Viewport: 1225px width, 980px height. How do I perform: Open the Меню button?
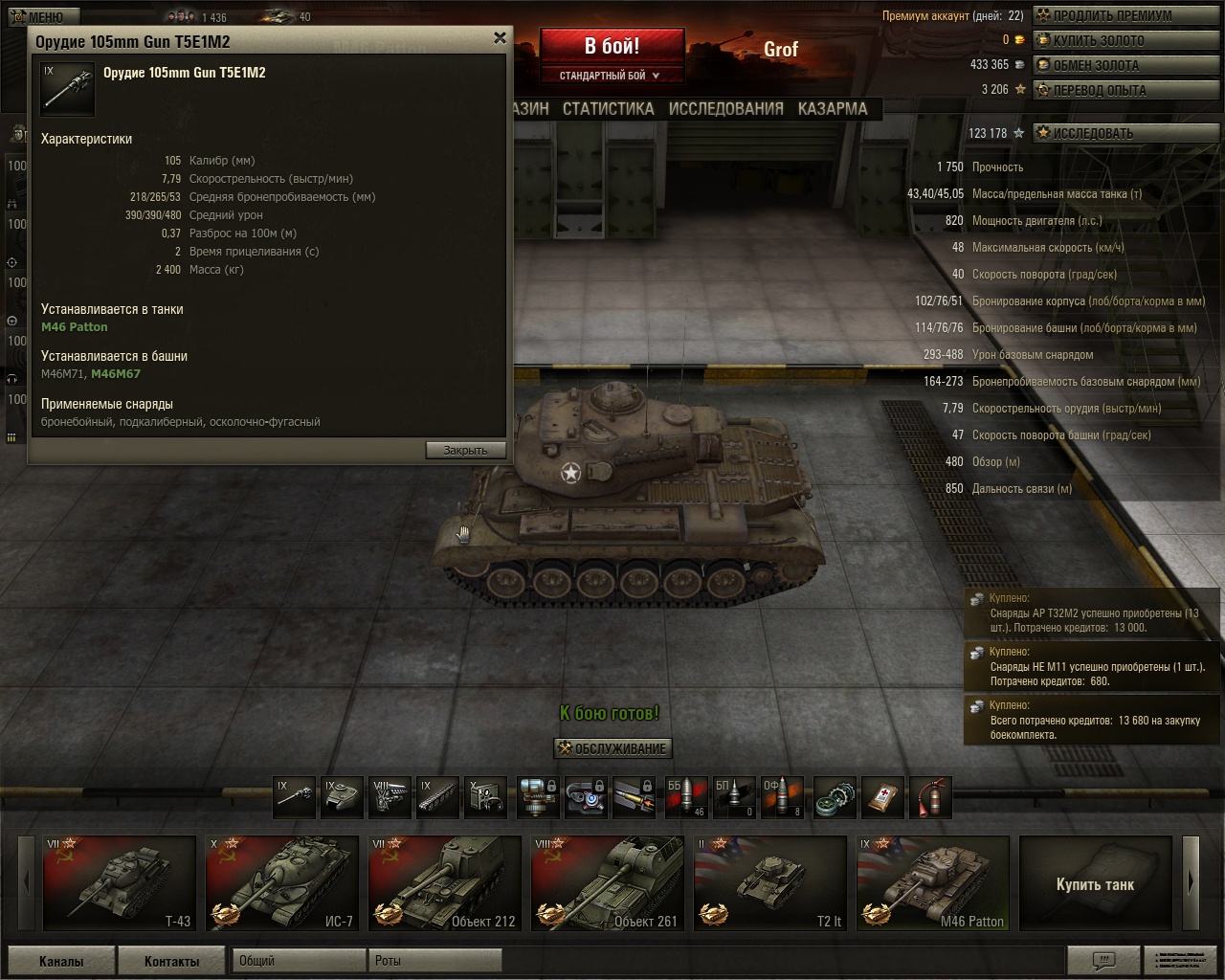tap(38, 16)
